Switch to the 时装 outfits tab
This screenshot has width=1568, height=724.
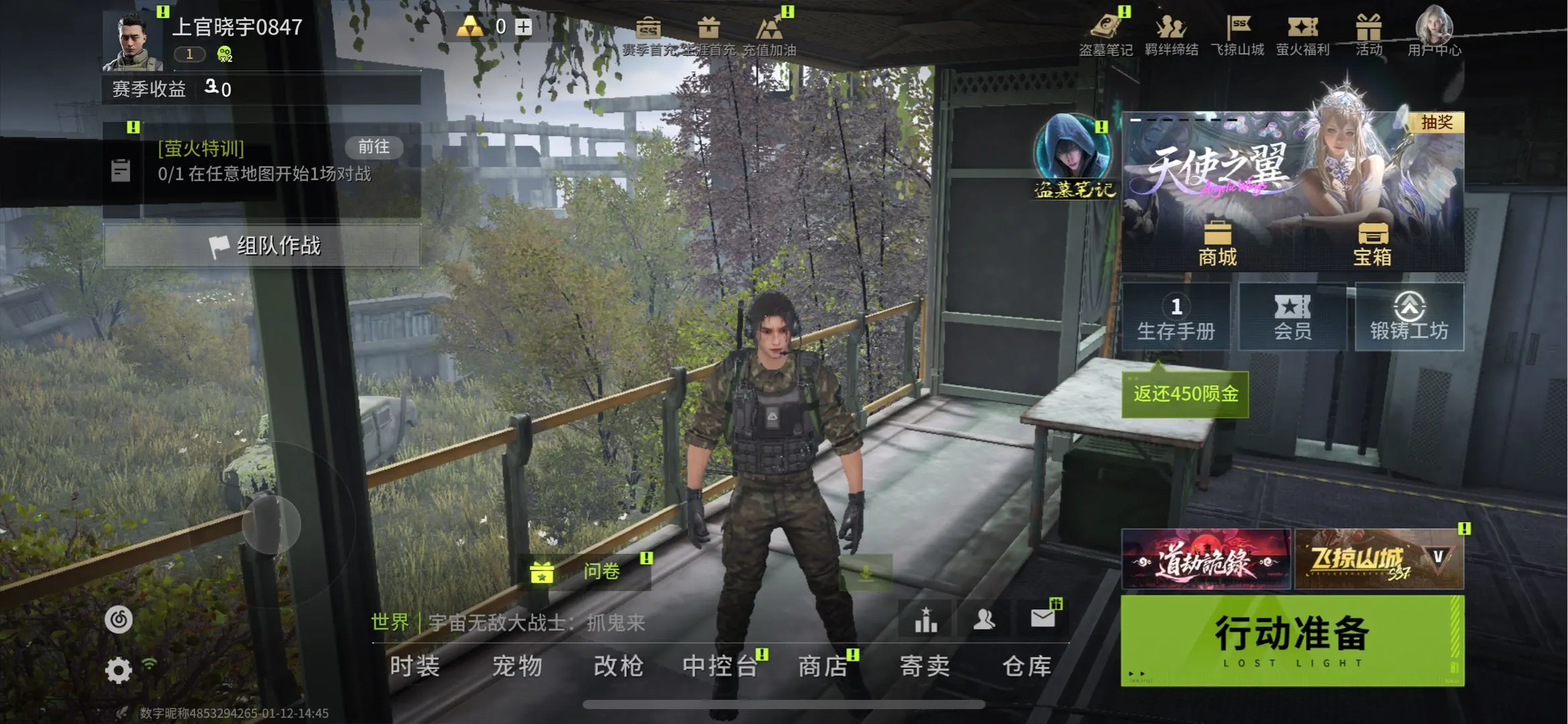point(414,666)
